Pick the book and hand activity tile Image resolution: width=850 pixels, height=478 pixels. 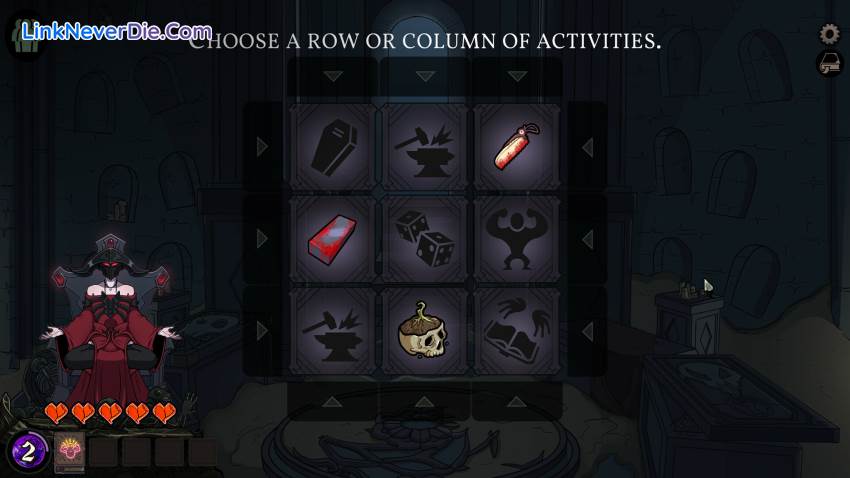pos(517,331)
